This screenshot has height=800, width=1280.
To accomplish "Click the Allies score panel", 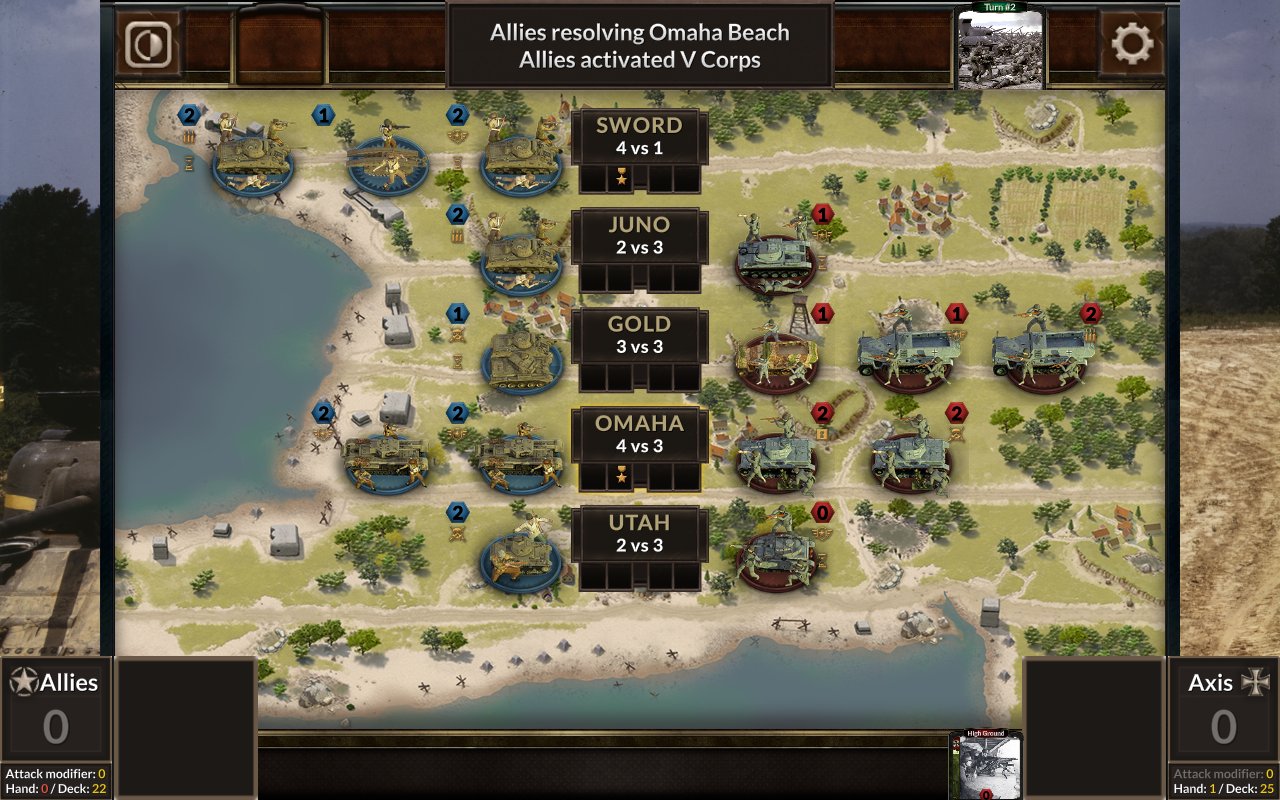I will [55, 710].
